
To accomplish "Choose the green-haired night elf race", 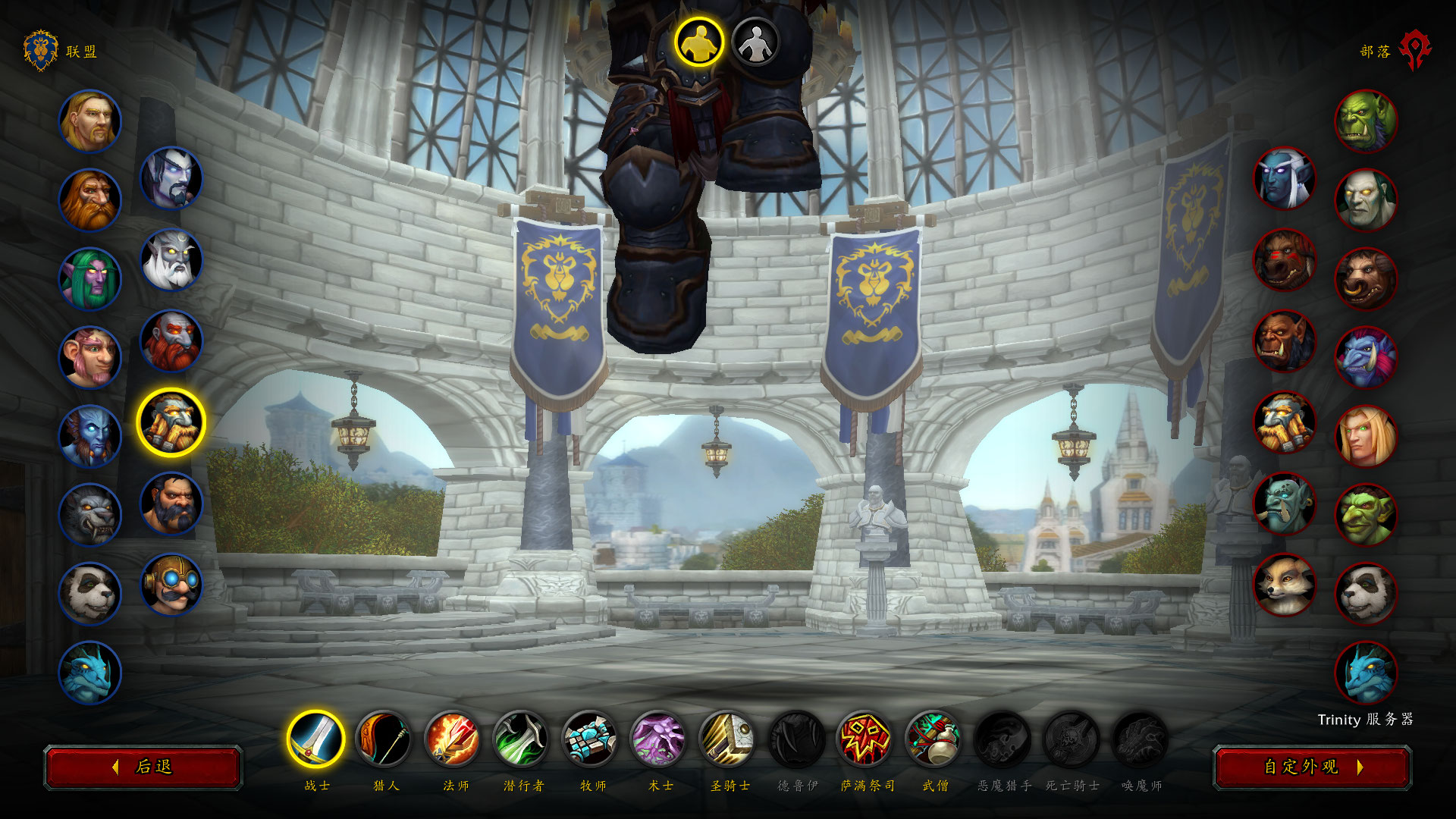I will click(x=90, y=278).
